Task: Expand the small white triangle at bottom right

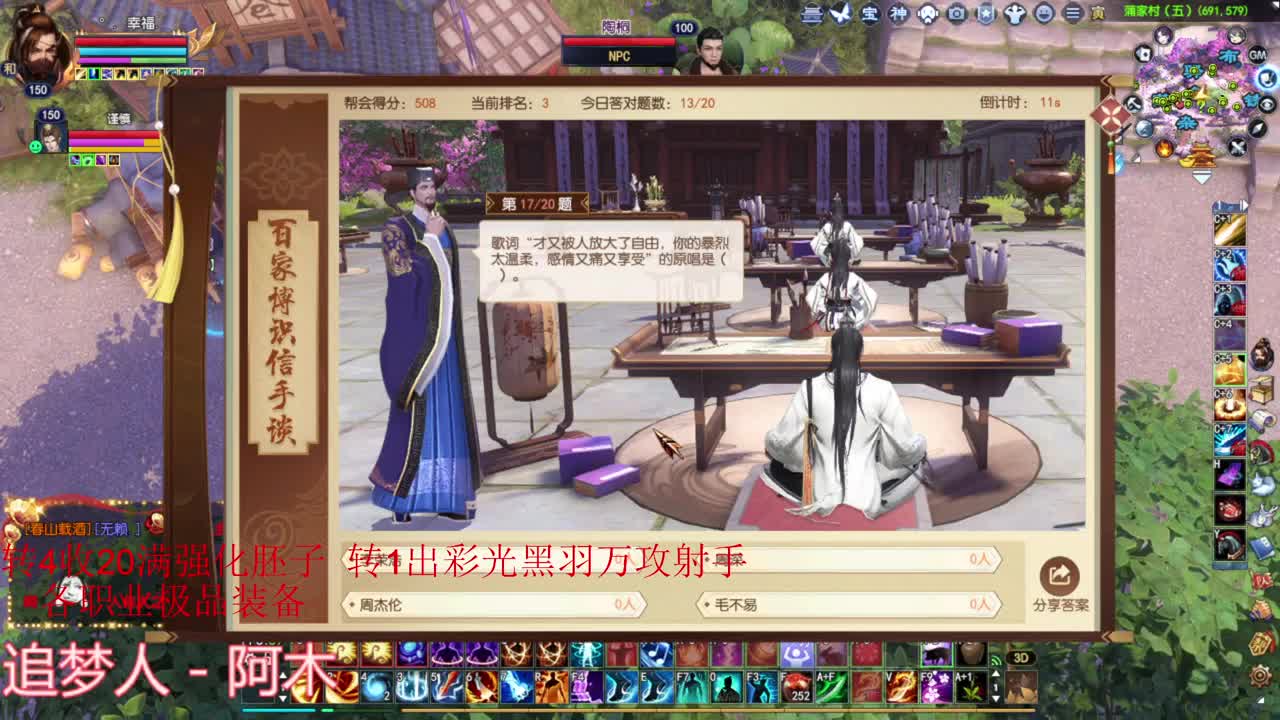Action: (x=1260, y=700)
